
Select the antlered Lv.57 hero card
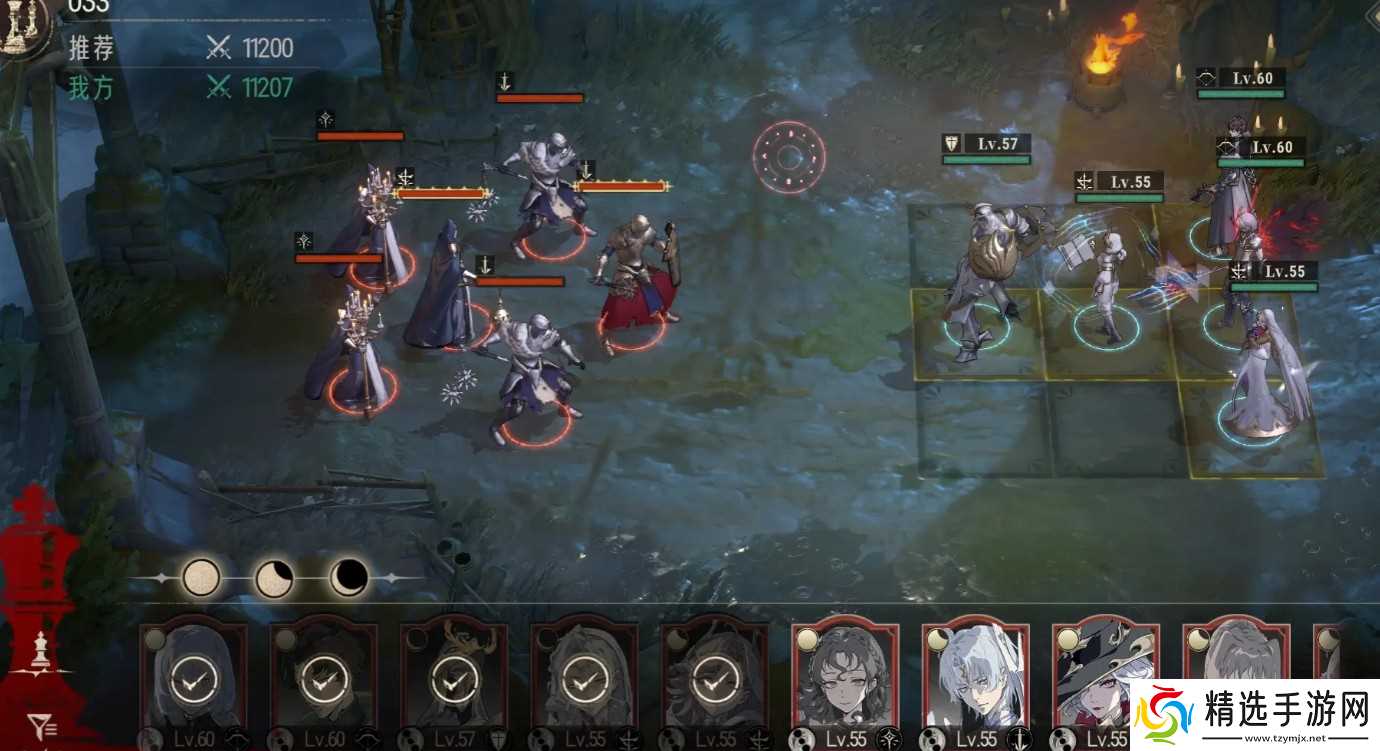454,678
